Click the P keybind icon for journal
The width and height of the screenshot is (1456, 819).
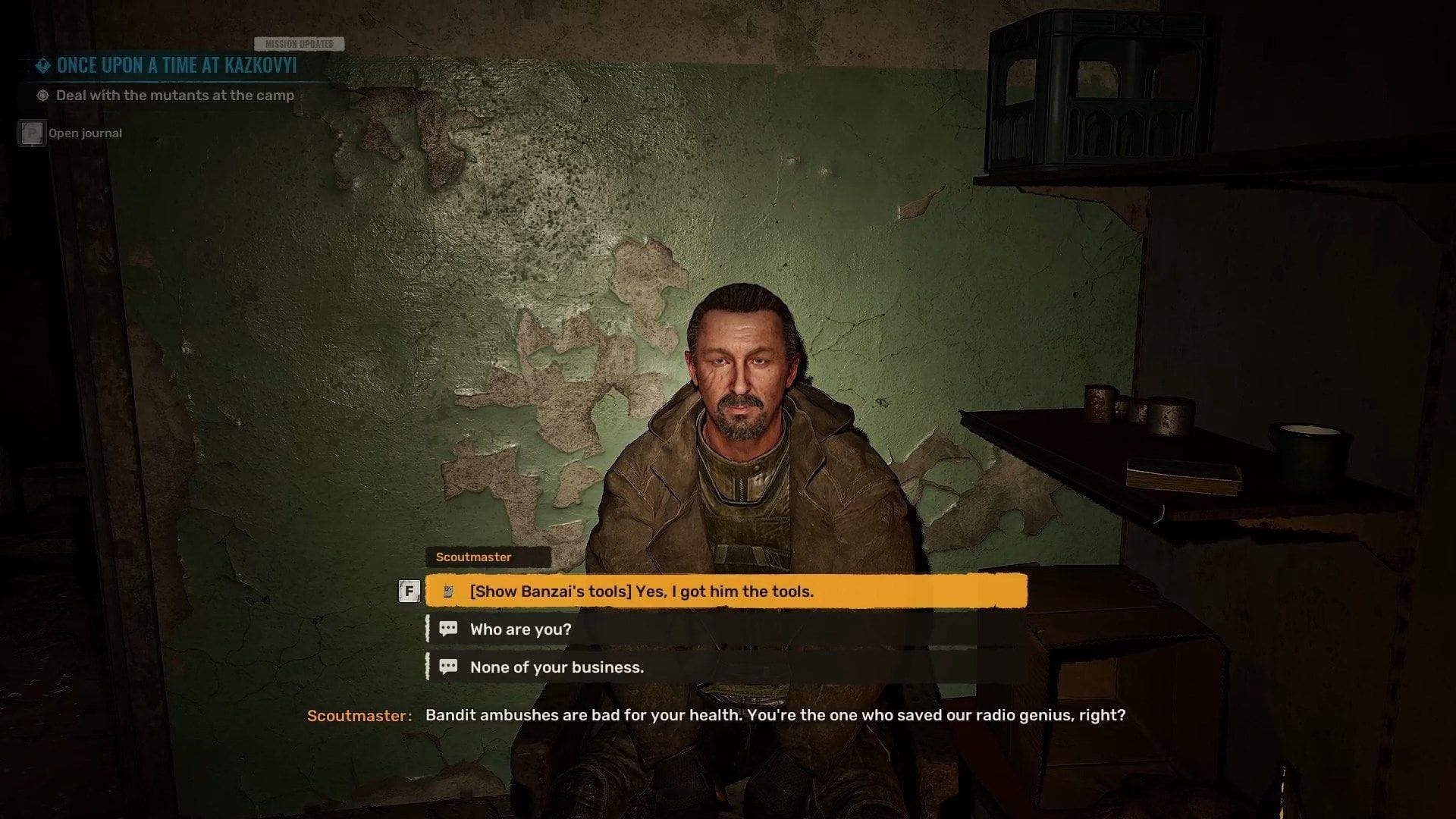pos(31,132)
